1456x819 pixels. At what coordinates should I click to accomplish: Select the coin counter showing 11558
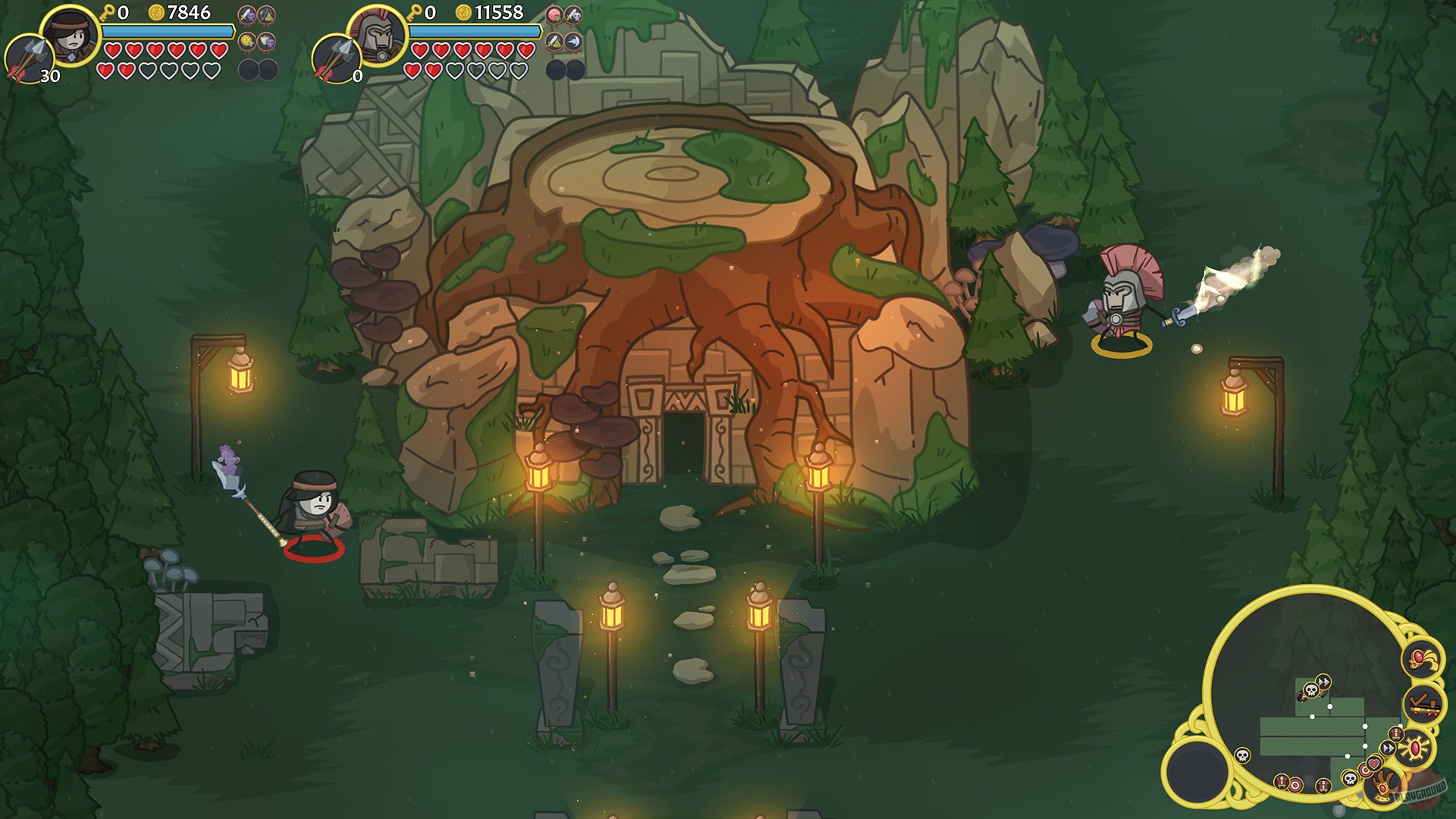pos(485,13)
